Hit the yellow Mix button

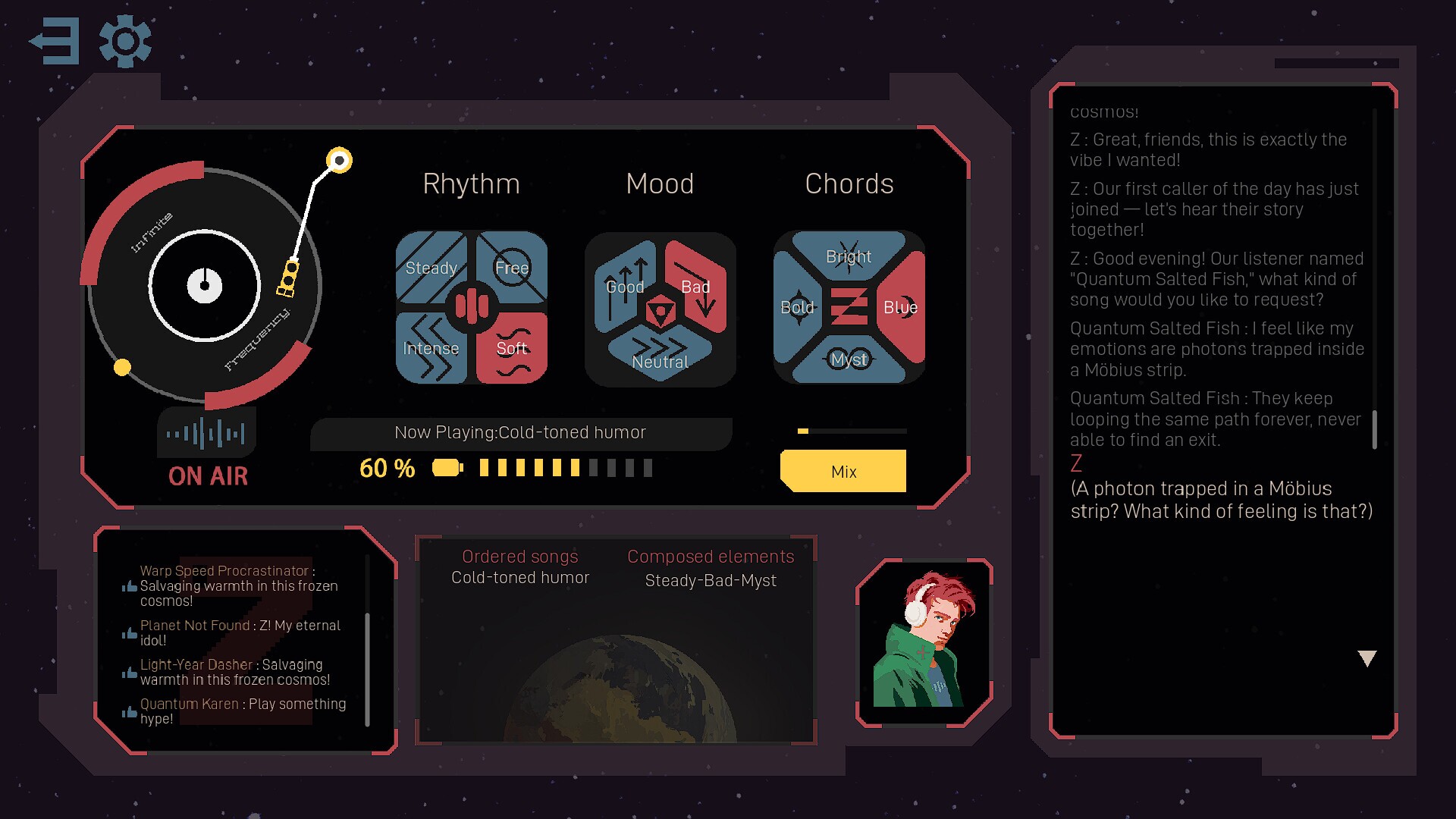click(843, 471)
